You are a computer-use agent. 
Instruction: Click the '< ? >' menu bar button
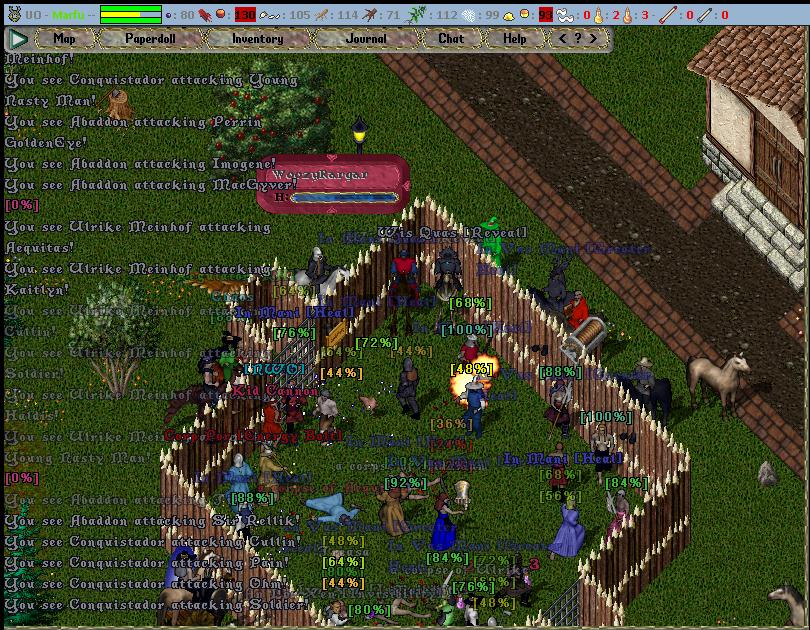click(578, 39)
